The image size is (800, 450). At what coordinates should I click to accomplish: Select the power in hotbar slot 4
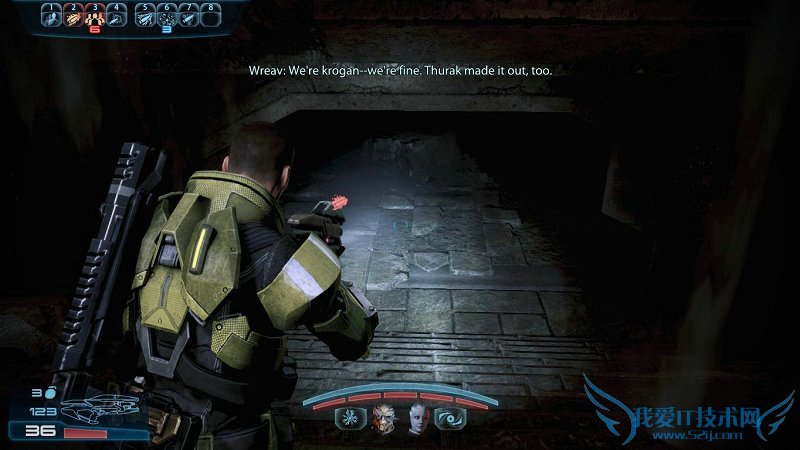click(117, 15)
